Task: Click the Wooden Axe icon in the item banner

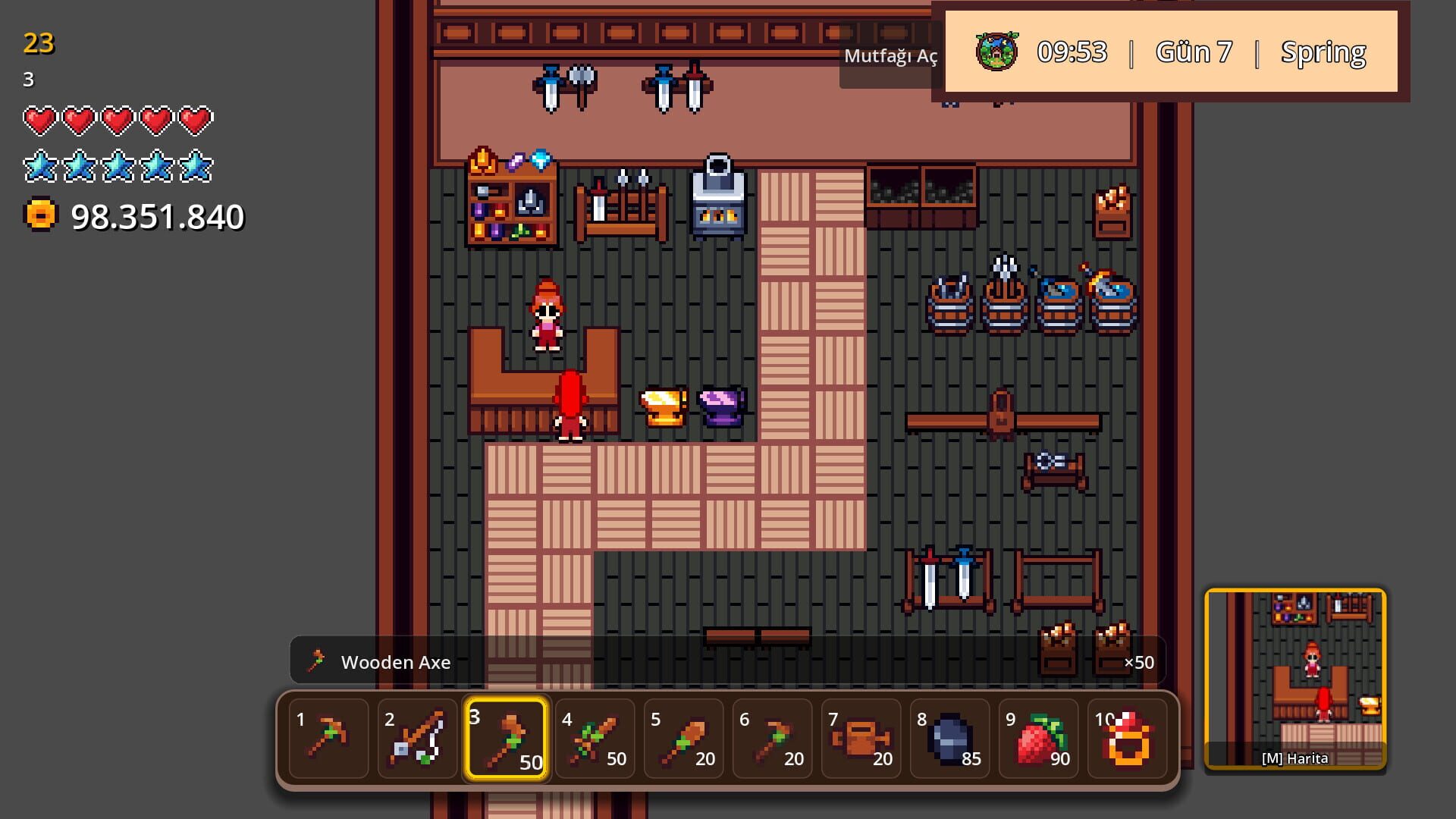Action: (x=315, y=661)
